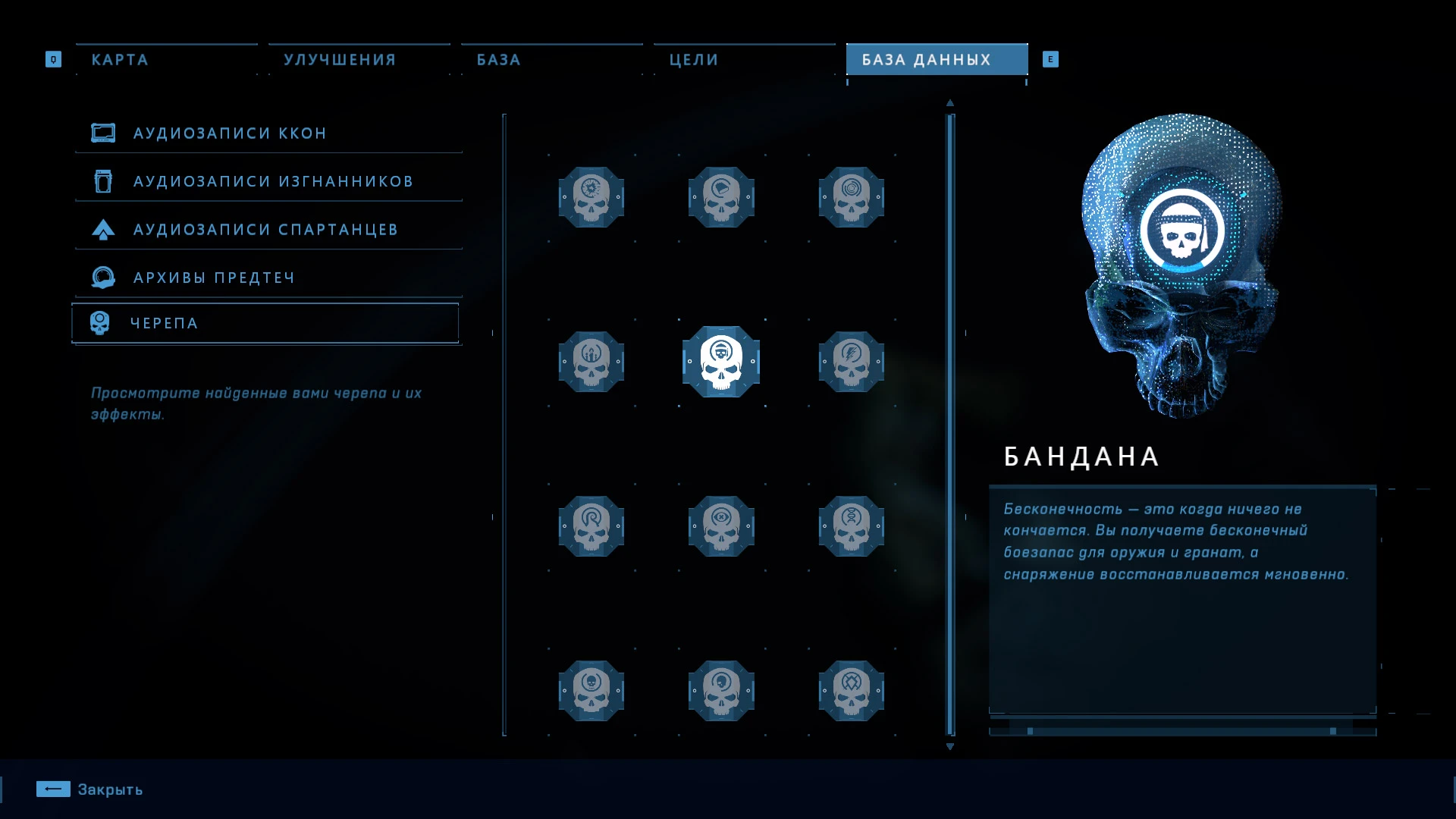Select the explosion-marked skull in the top-left
The image size is (1456, 819).
[x=591, y=197]
